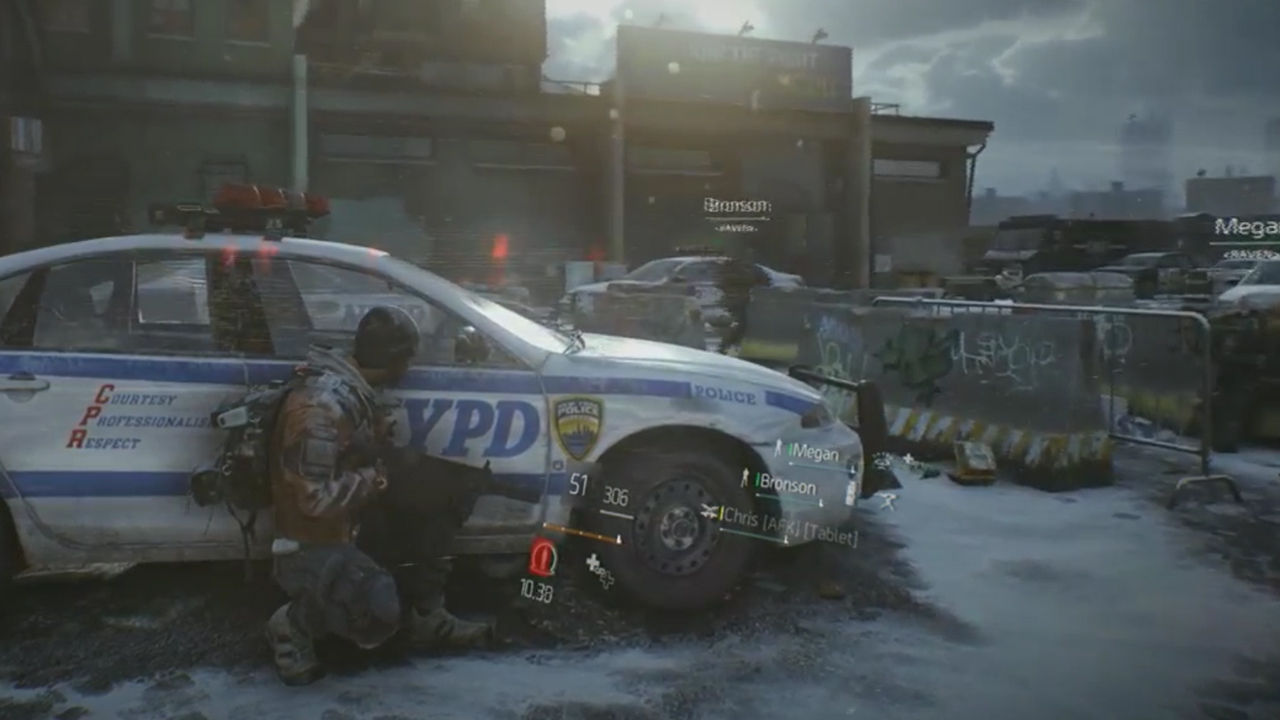Select the second first-aid cross icon

pyautogui.click(x=606, y=580)
